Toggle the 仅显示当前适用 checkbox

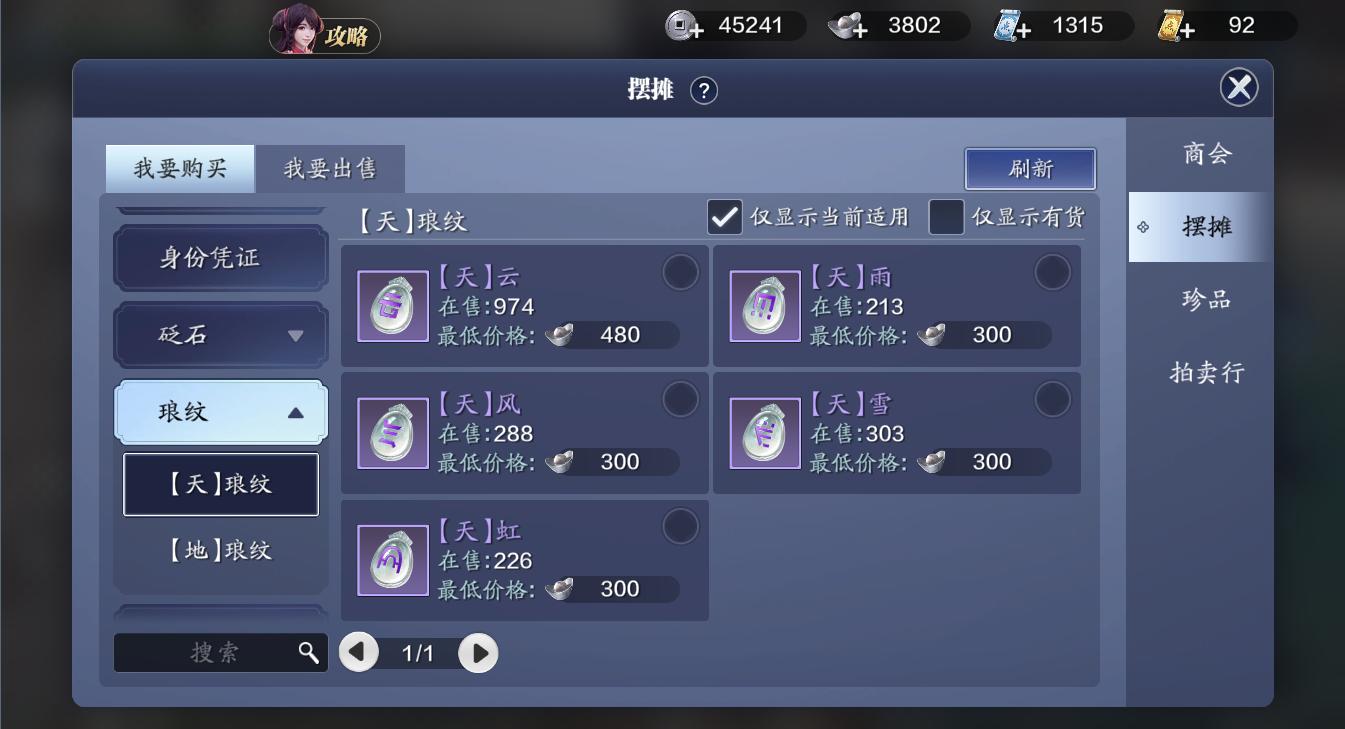coord(725,217)
